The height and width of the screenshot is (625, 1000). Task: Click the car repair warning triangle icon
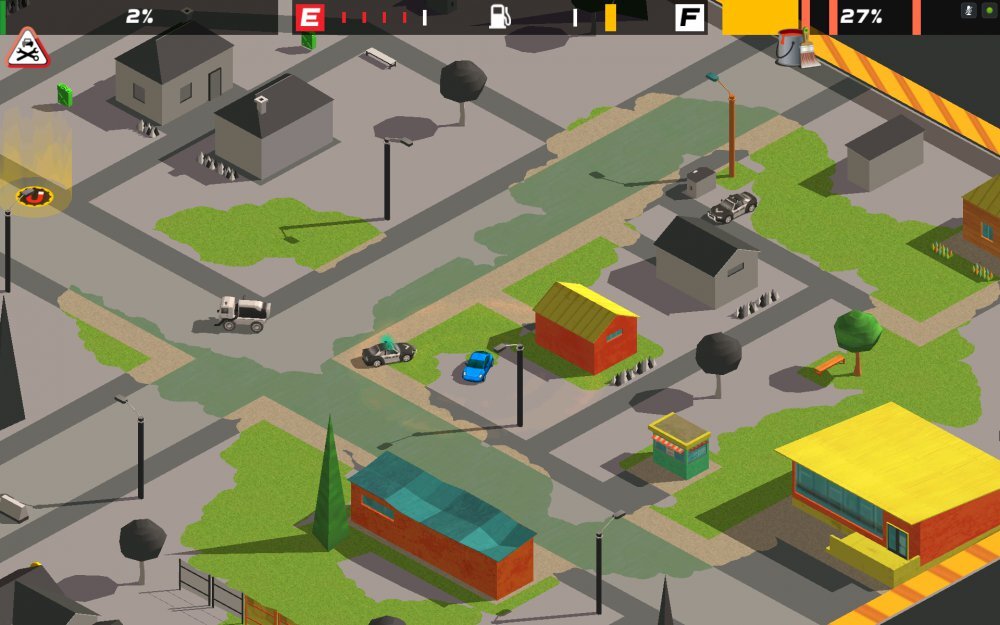pos(27,49)
